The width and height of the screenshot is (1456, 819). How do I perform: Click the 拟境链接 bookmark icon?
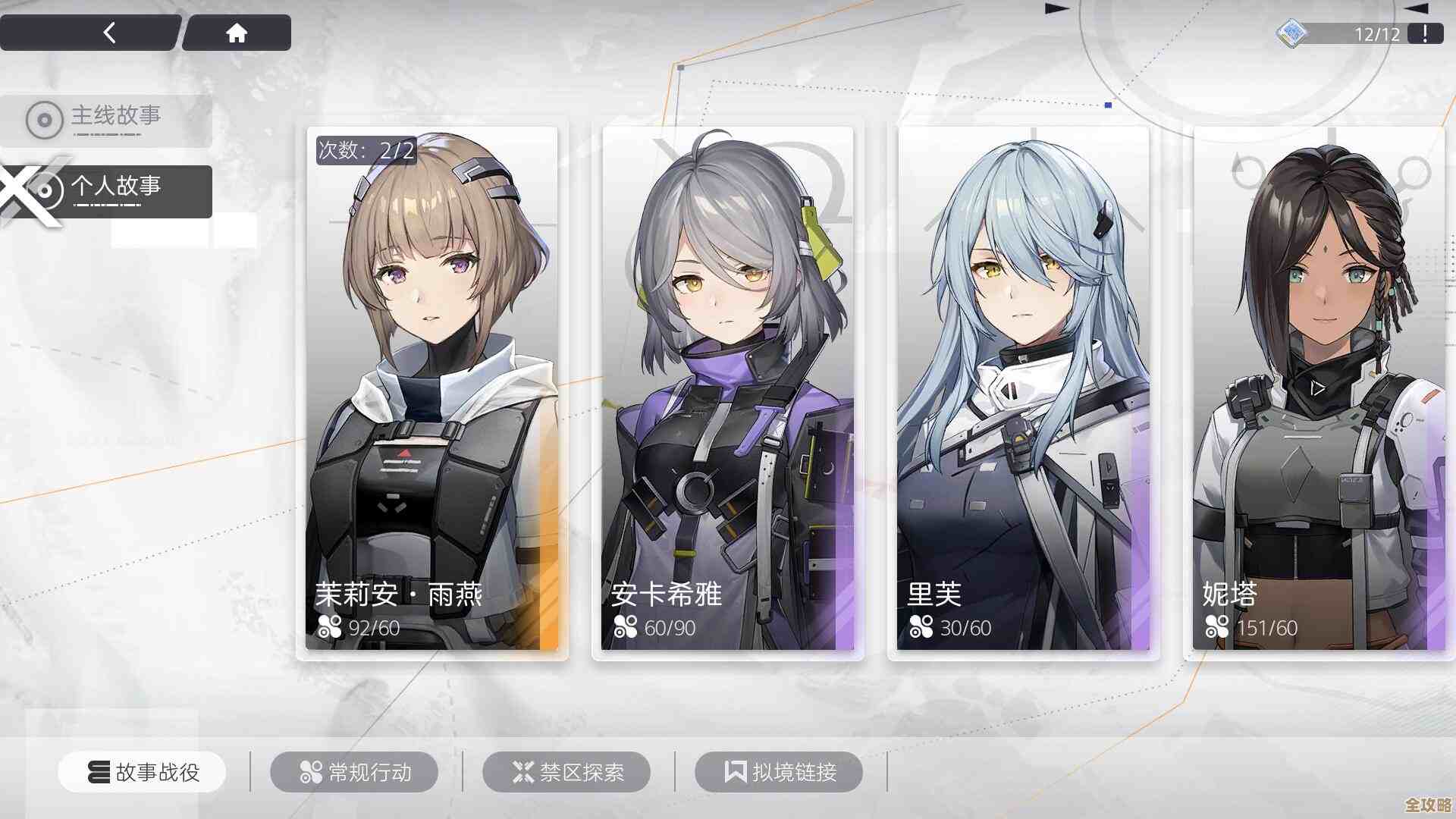click(733, 771)
